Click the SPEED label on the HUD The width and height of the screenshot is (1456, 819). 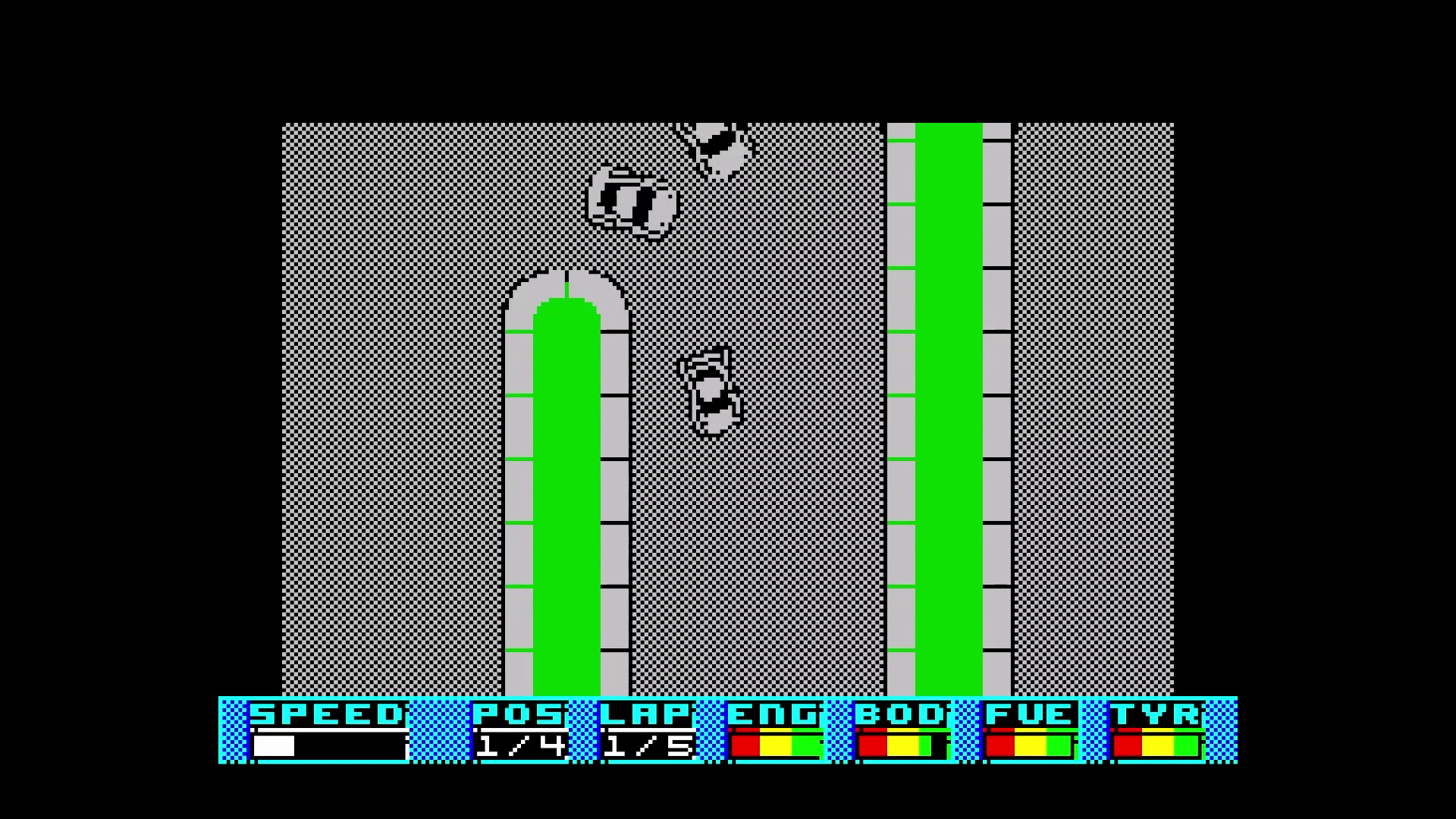pyautogui.click(x=325, y=713)
